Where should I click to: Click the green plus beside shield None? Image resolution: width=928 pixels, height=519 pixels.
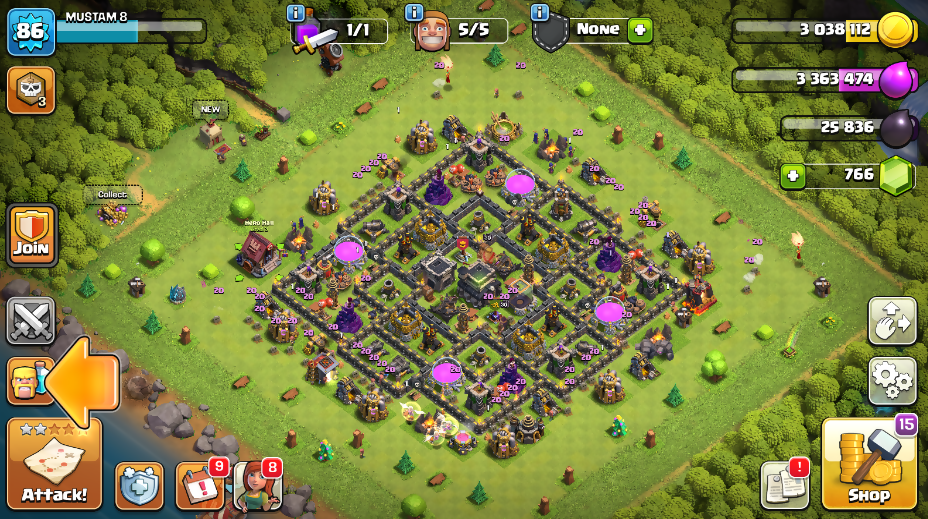(x=640, y=30)
